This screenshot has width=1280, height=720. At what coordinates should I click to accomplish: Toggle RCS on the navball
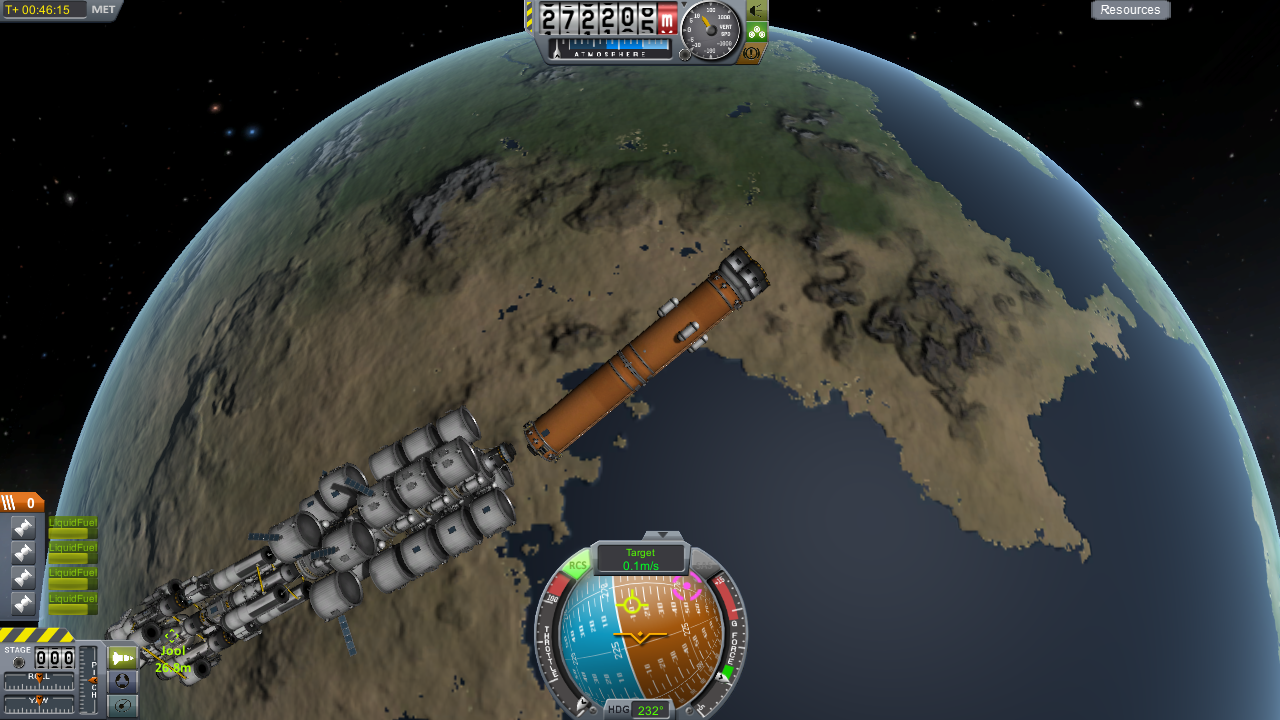point(577,566)
